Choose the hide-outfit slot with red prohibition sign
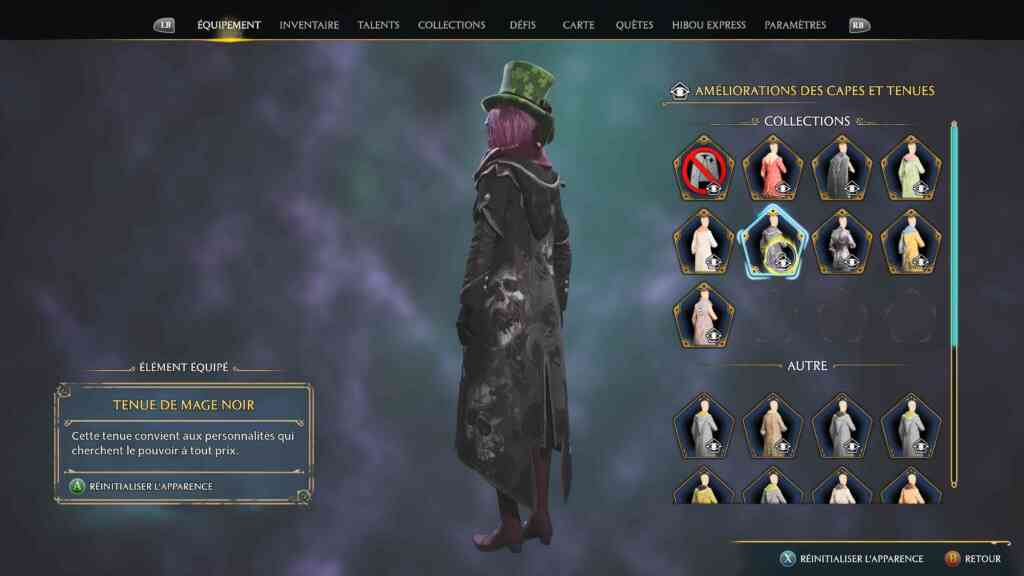Viewport: 1024px width, 576px height. 704,168
